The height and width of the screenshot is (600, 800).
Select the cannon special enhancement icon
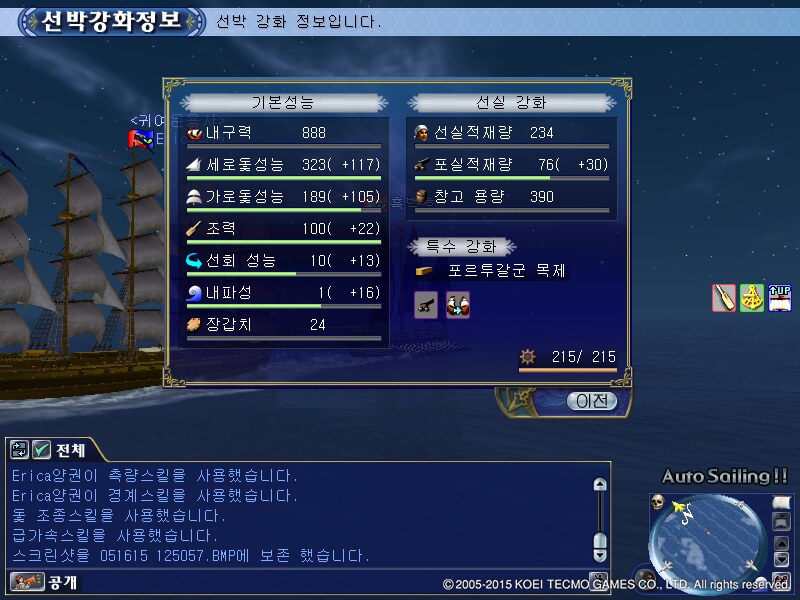[x=426, y=305]
